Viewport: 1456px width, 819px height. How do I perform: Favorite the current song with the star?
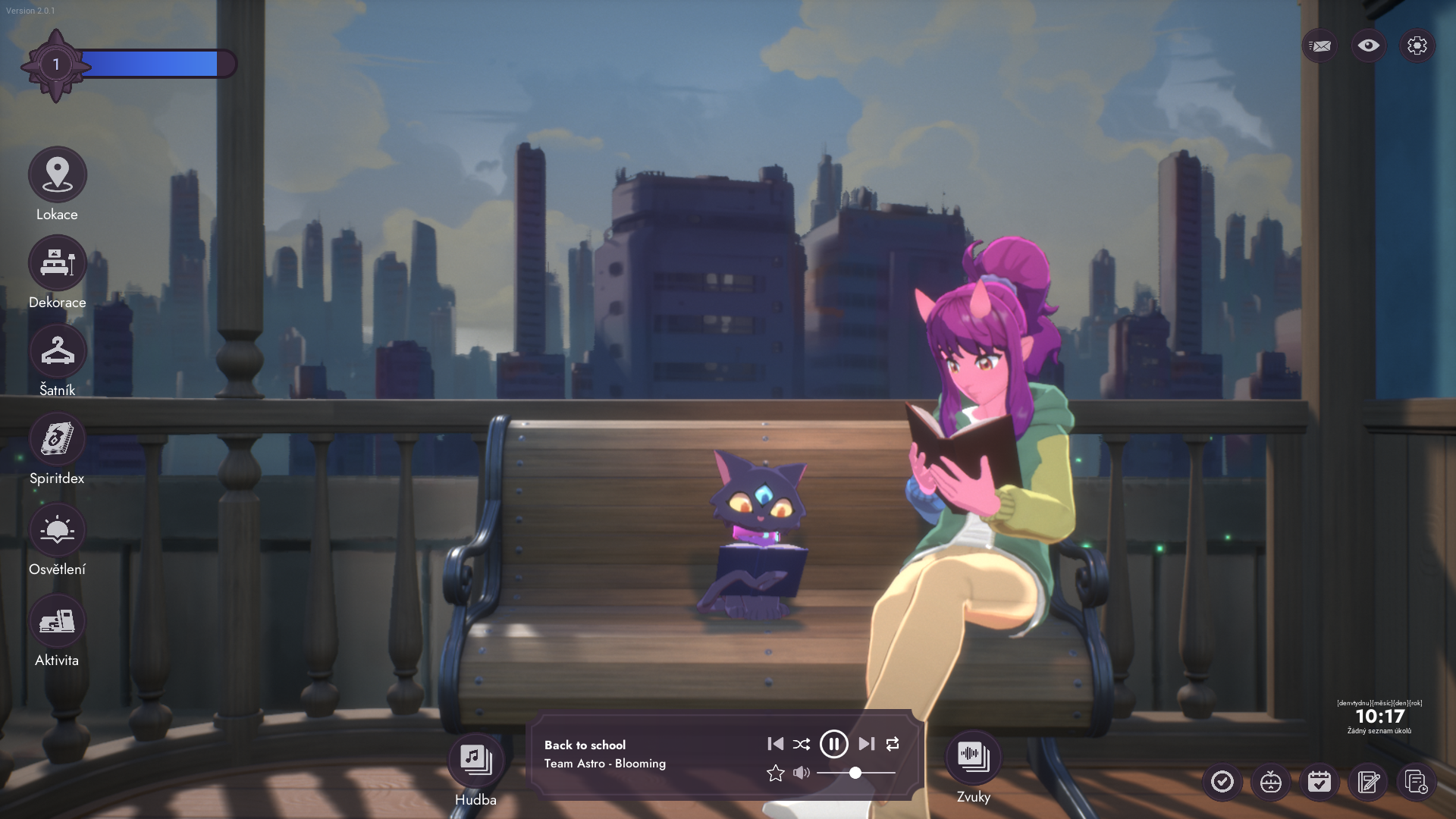[775, 773]
